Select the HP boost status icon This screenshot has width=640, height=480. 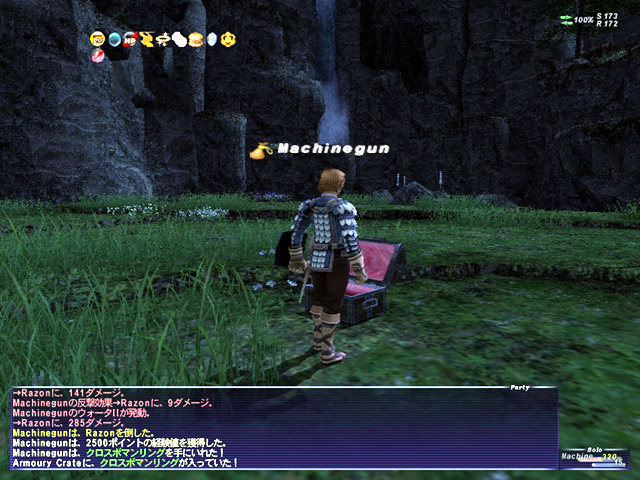[x=130, y=39]
